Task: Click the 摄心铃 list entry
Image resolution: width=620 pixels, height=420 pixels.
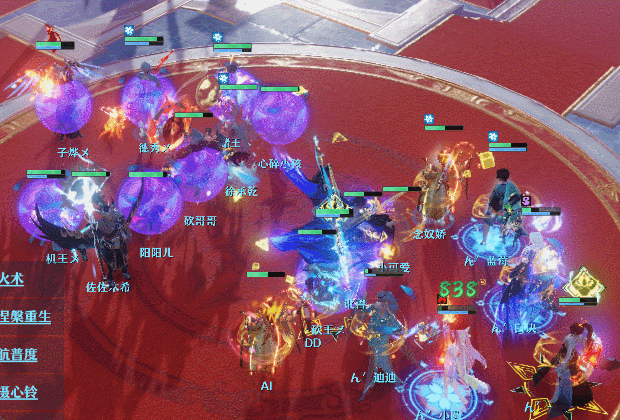Action: click(20, 392)
